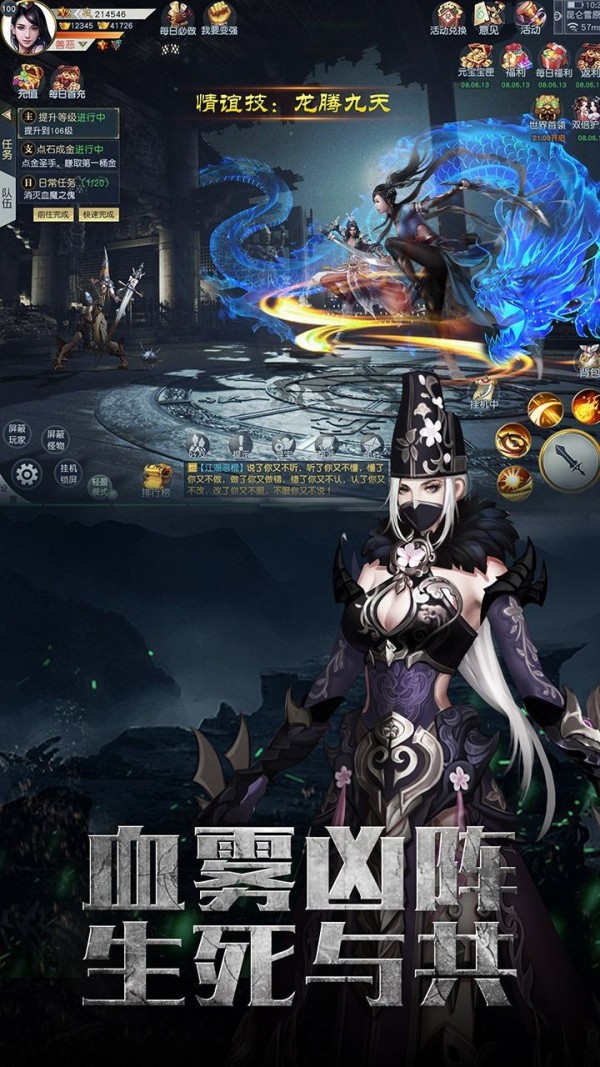Open the 活动兑换 event exchange icon
The width and height of the screenshot is (600, 1067).
click(448, 18)
